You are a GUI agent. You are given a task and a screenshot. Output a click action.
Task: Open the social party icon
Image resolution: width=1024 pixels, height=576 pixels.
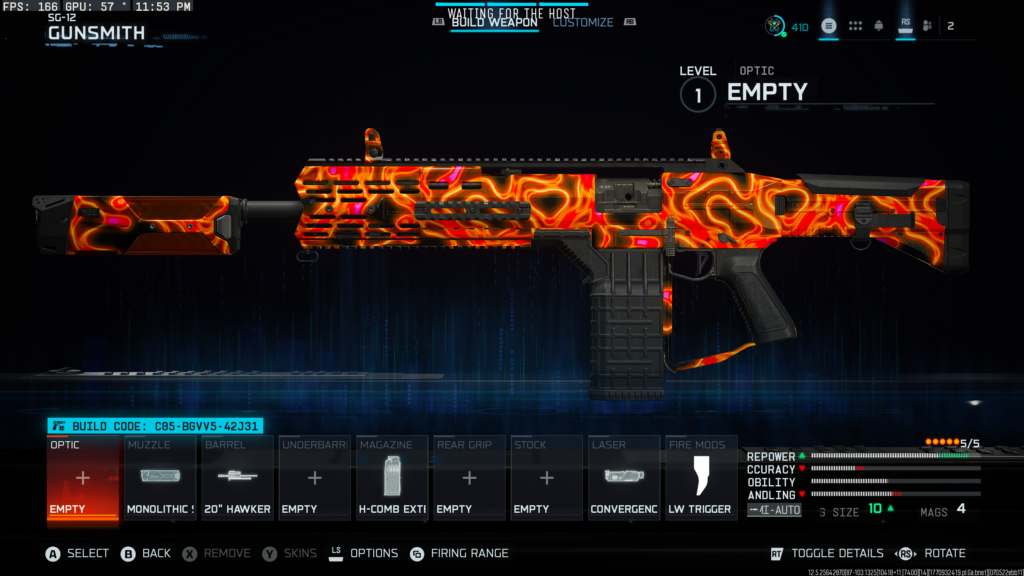(x=928, y=26)
